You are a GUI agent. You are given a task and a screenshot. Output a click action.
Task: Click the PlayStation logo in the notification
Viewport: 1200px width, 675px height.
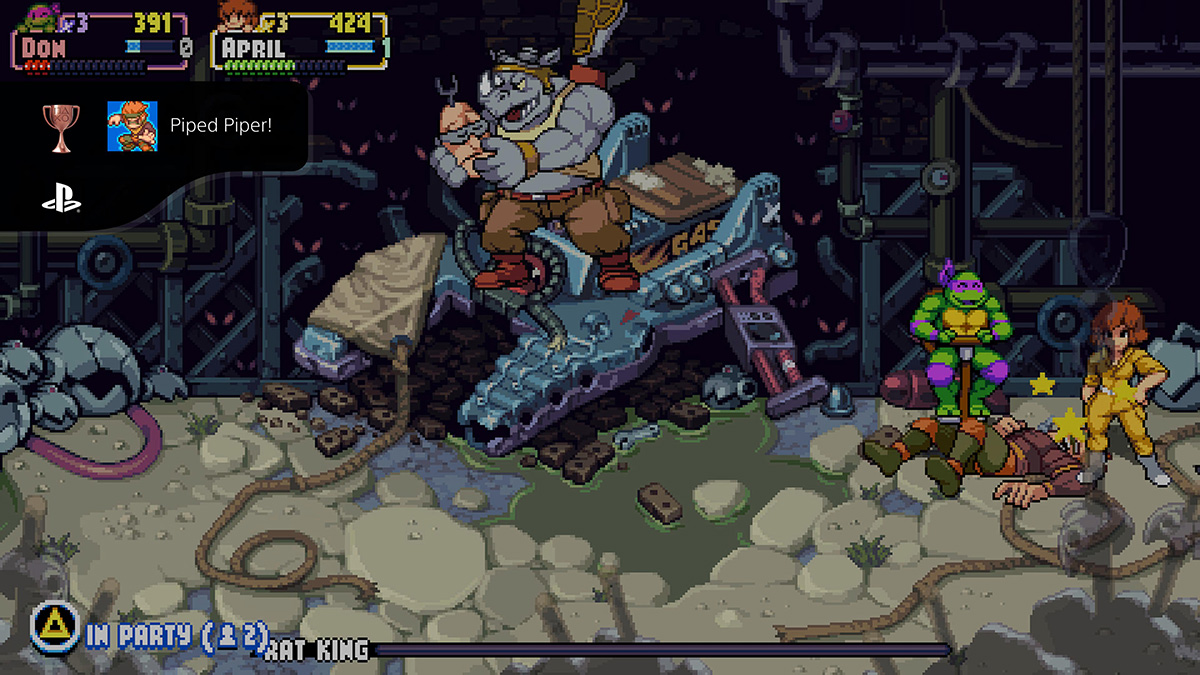coord(61,199)
